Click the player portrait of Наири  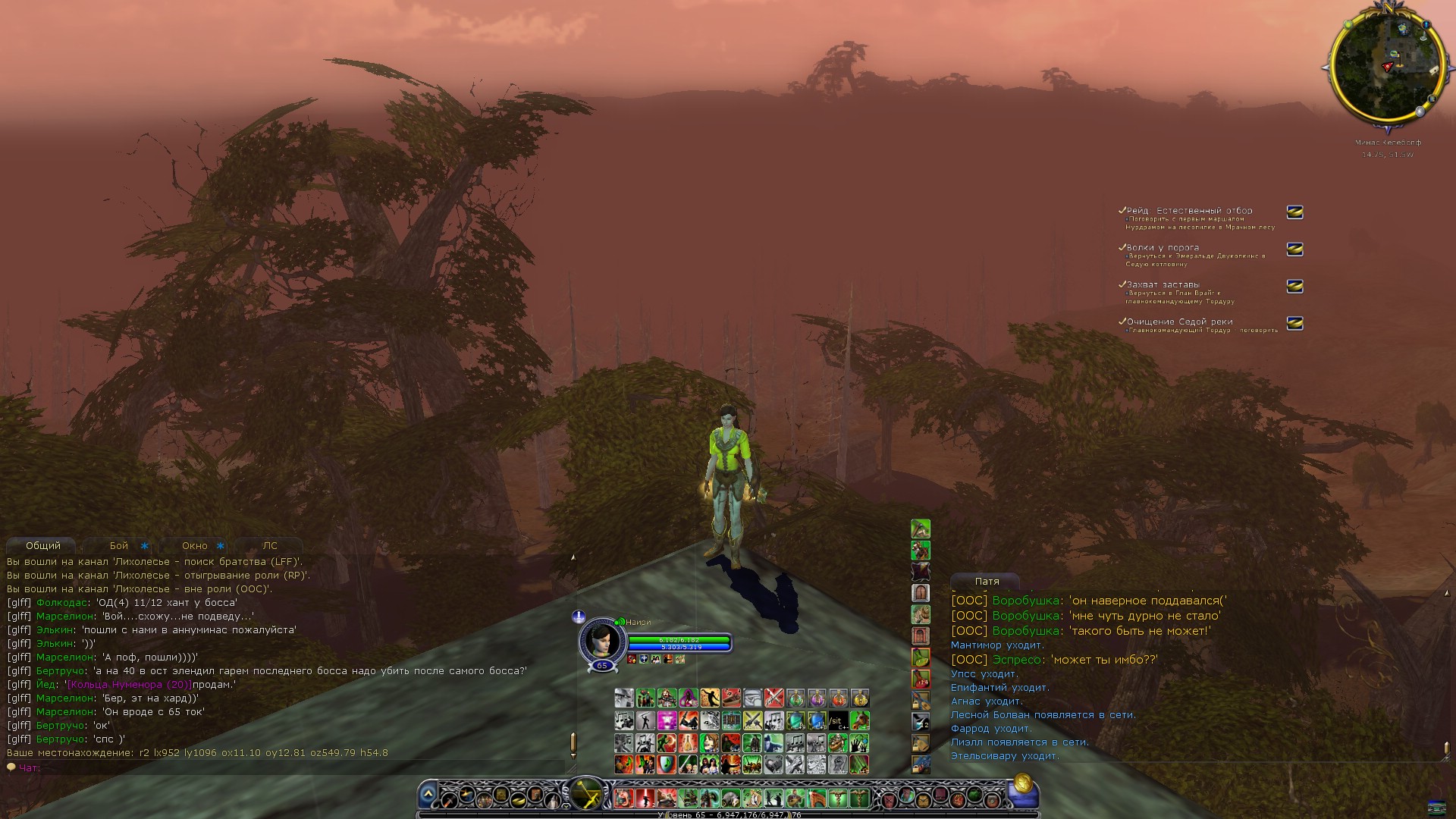(601, 640)
